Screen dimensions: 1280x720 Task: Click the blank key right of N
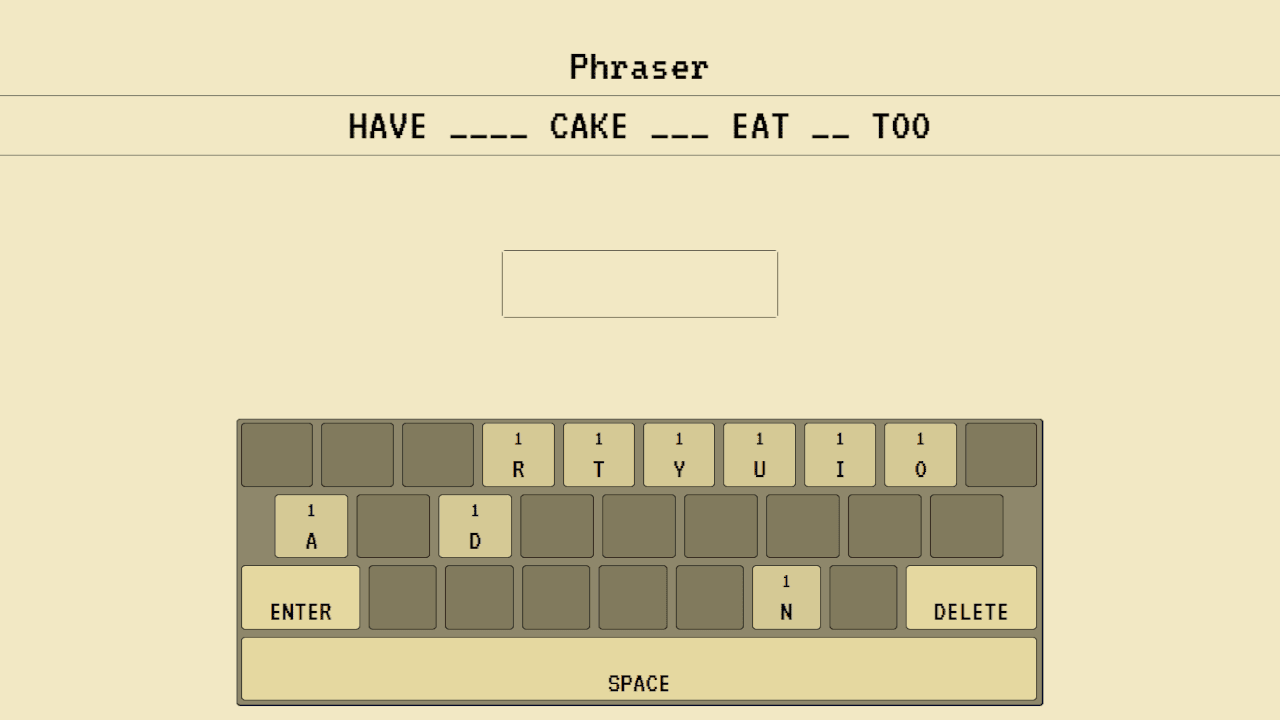862,597
